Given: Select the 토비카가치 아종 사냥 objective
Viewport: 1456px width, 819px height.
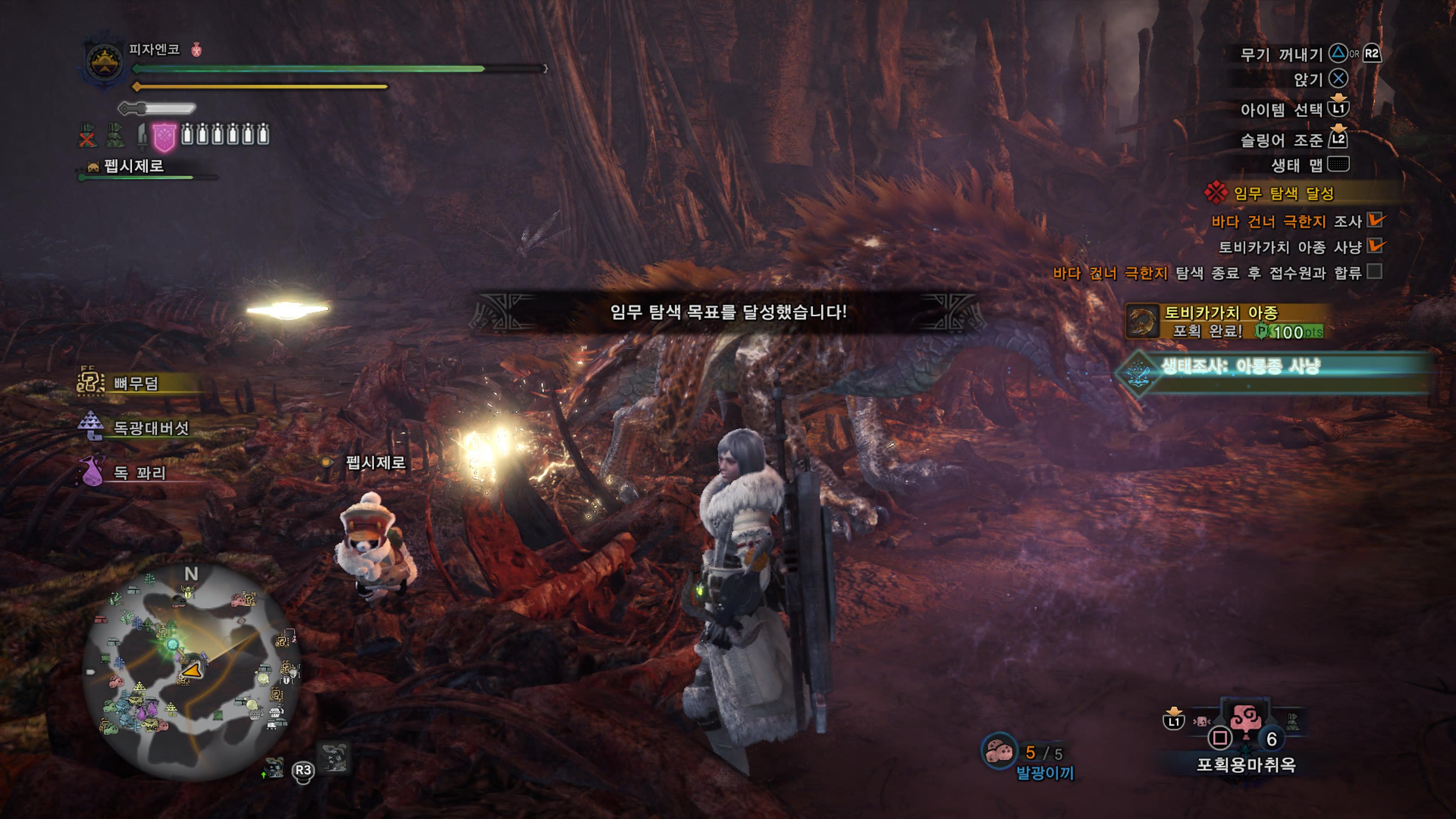Looking at the screenshot, I should tap(1290, 247).
